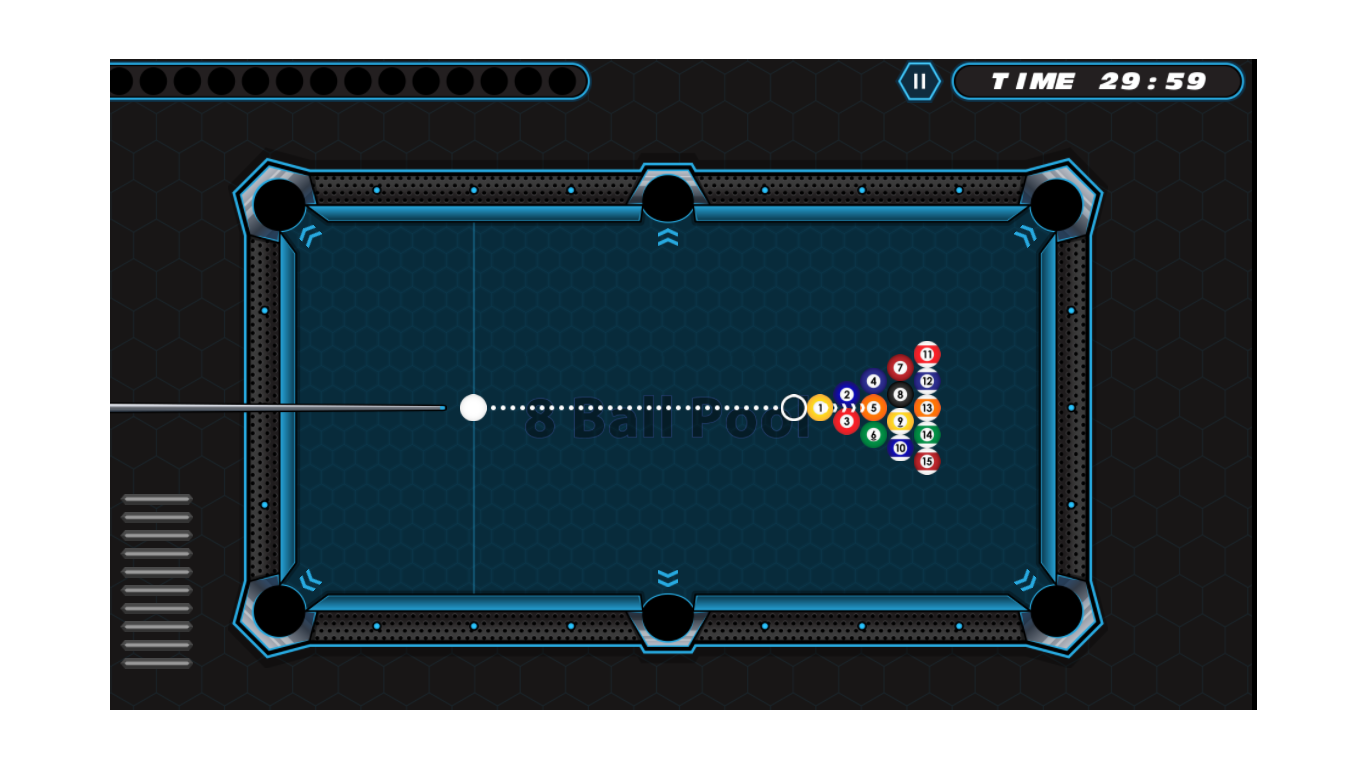Click the middle top pocket of the table

point(667,198)
